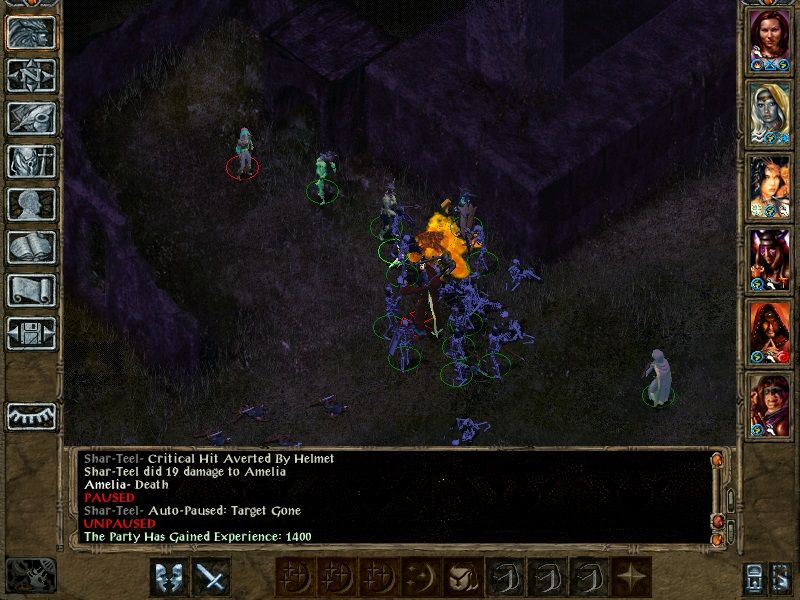Image resolution: width=800 pixels, height=600 pixels.
Task: Toggle party AI in the bottom-right corner
Action: [781, 577]
